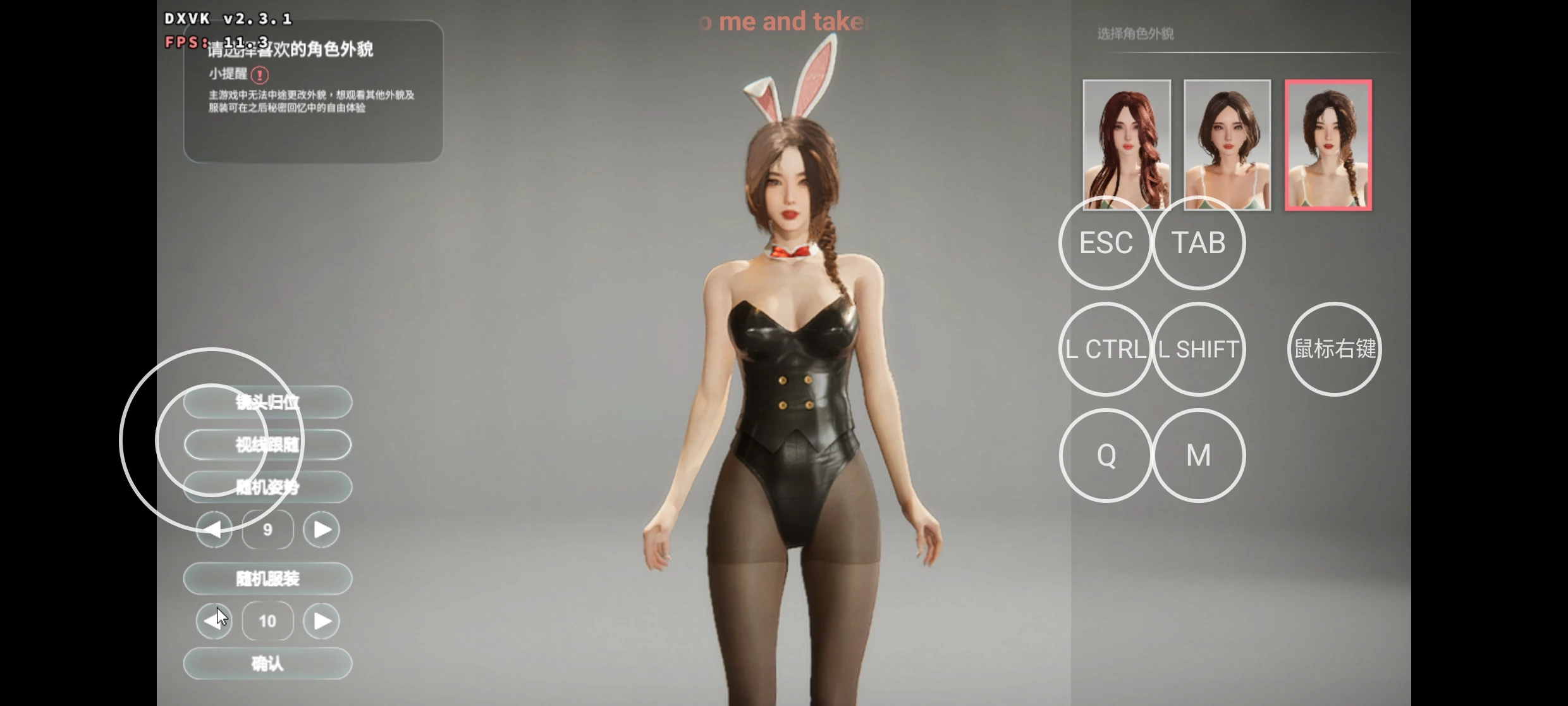
Task: Confirm the appearance with 确认
Action: pos(267,664)
